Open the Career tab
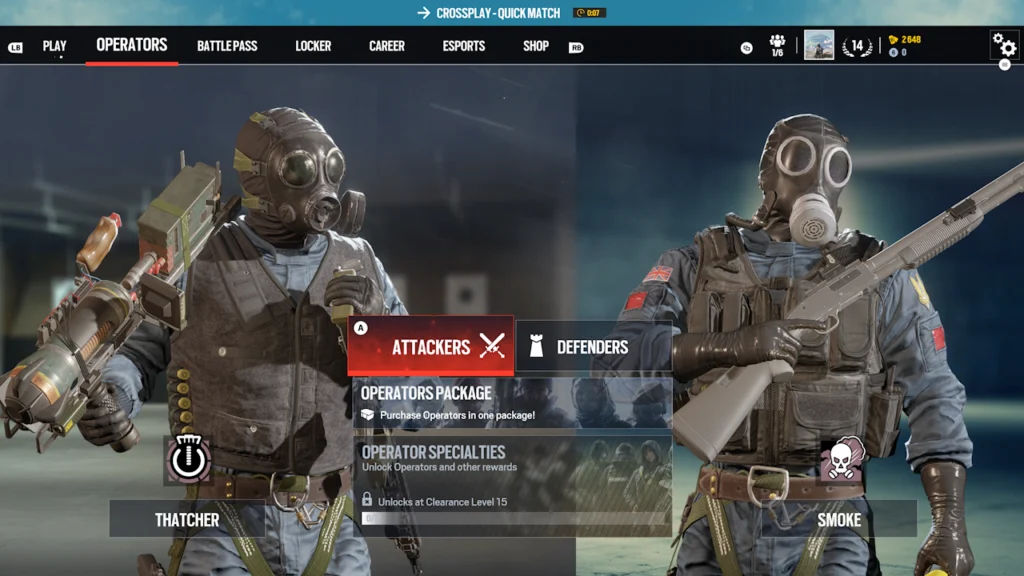The width and height of the screenshot is (1024, 576). [387, 46]
